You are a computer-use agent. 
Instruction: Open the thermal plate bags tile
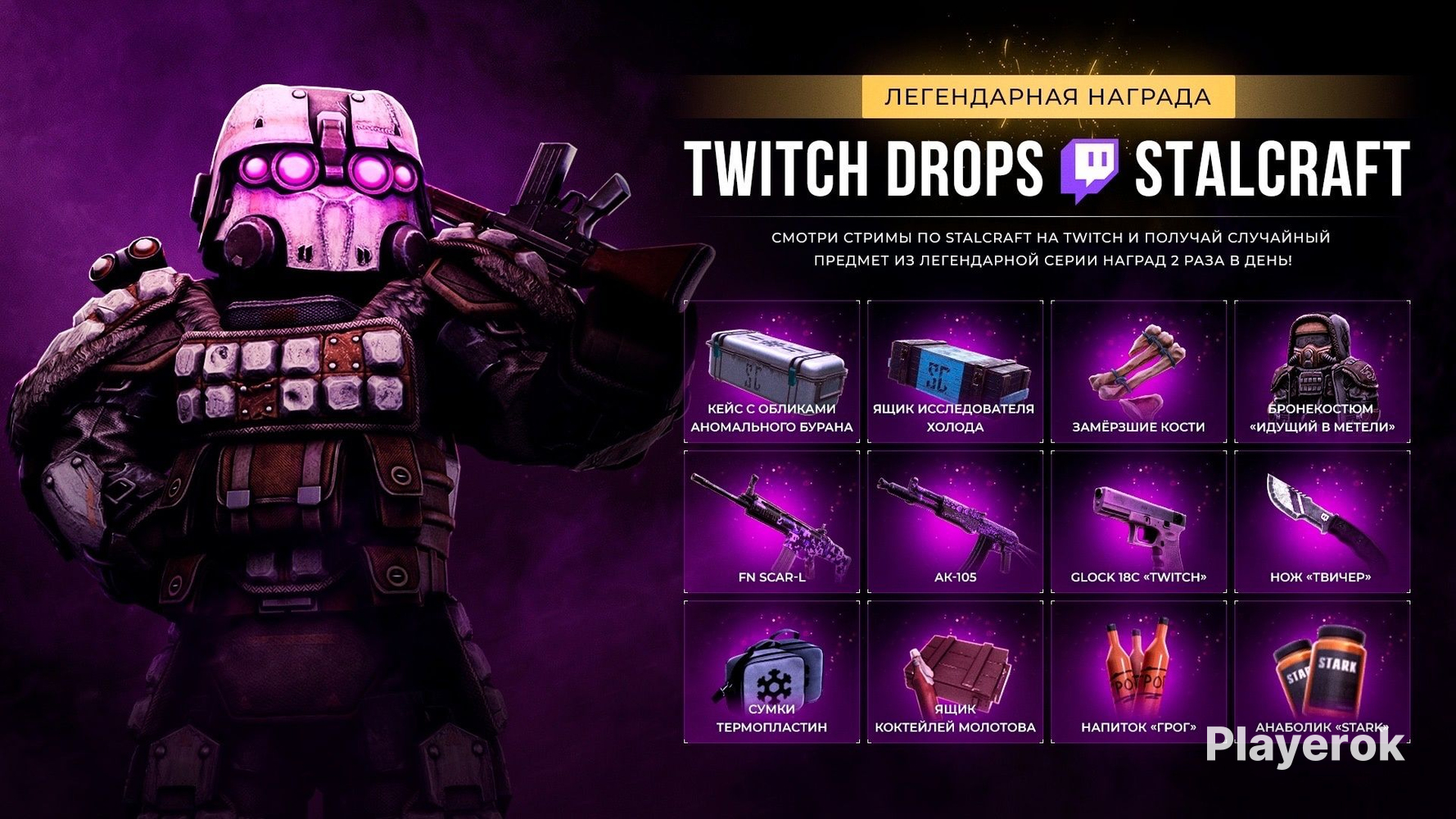[771, 672]
